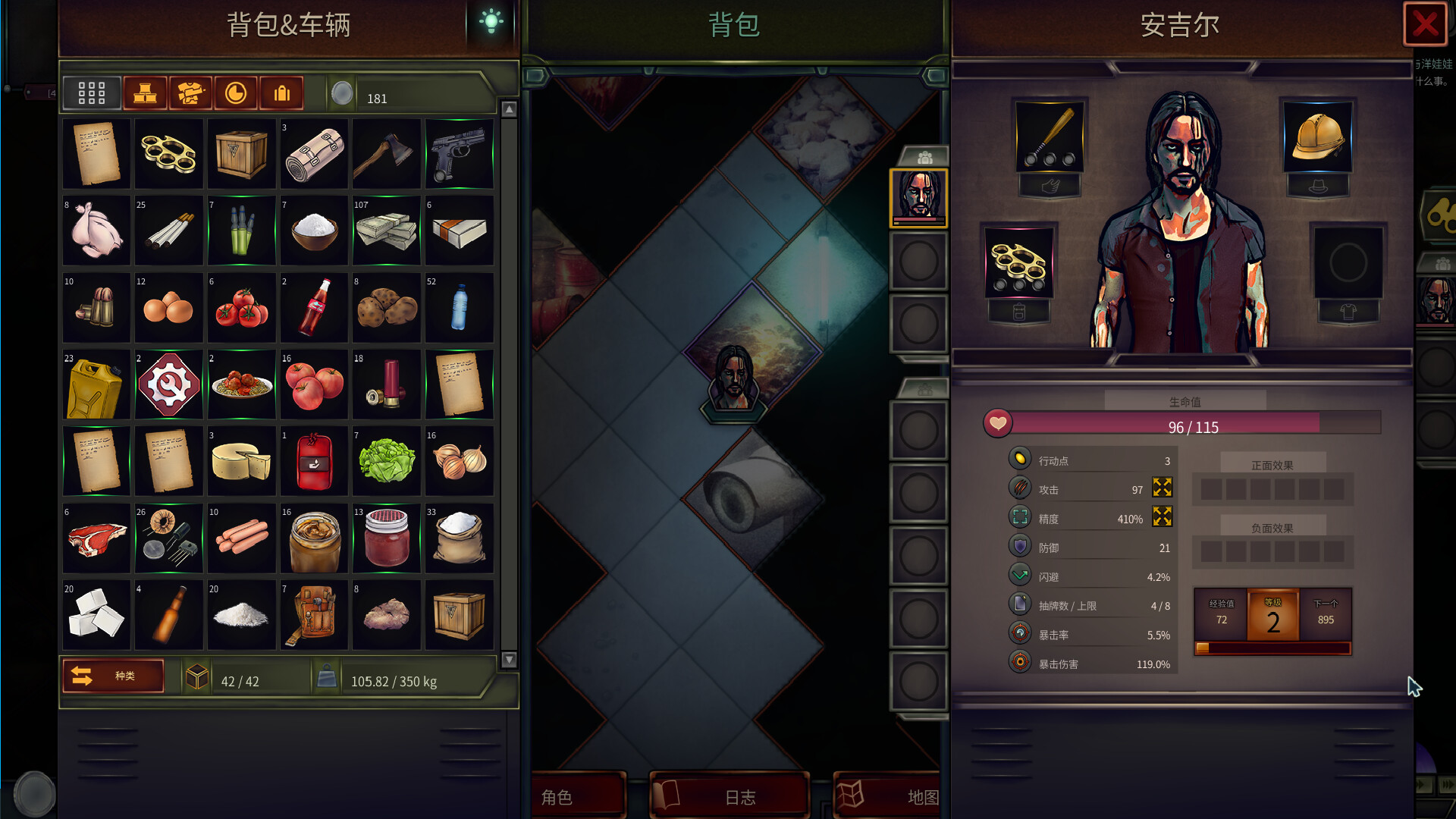This screenshot has width=1456, height=819.
Task: Click the 角色 button at the bottom
Action: pyautogui.click(x=578, y=796)
